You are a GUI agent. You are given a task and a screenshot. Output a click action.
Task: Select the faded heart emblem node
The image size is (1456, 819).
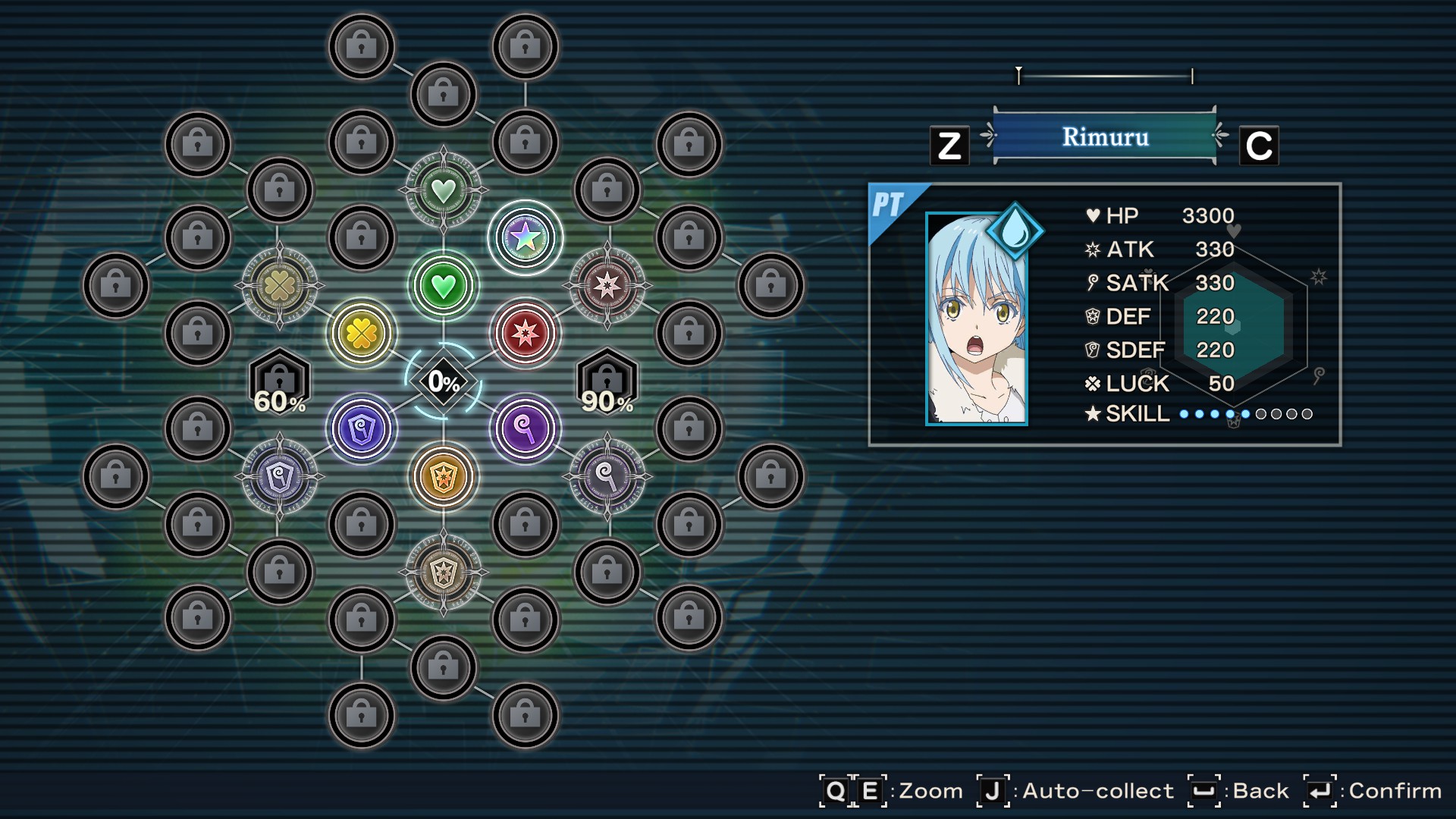pyautogui.click(x=444, y=190)
